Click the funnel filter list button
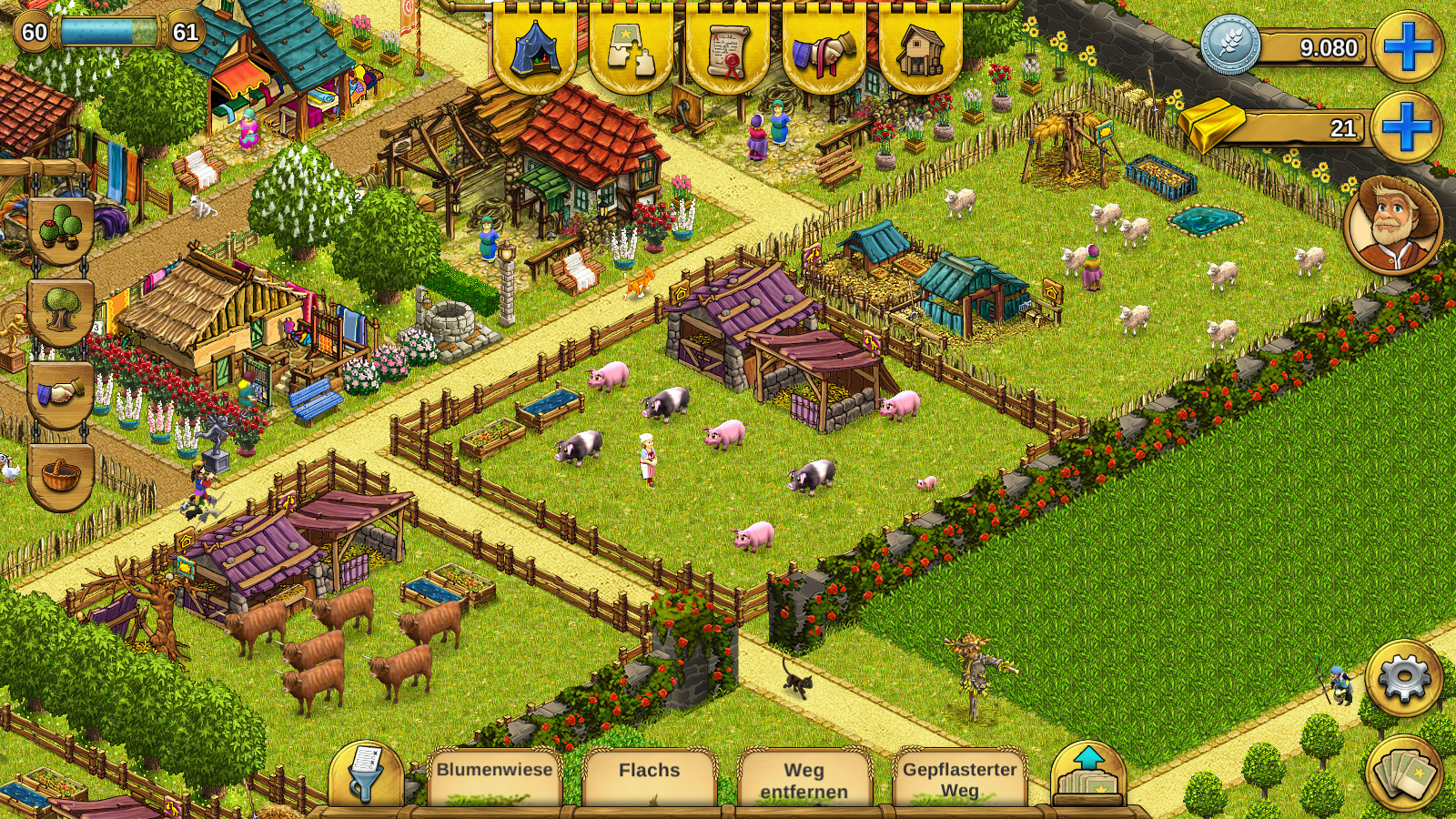 [x=367, y=775]
